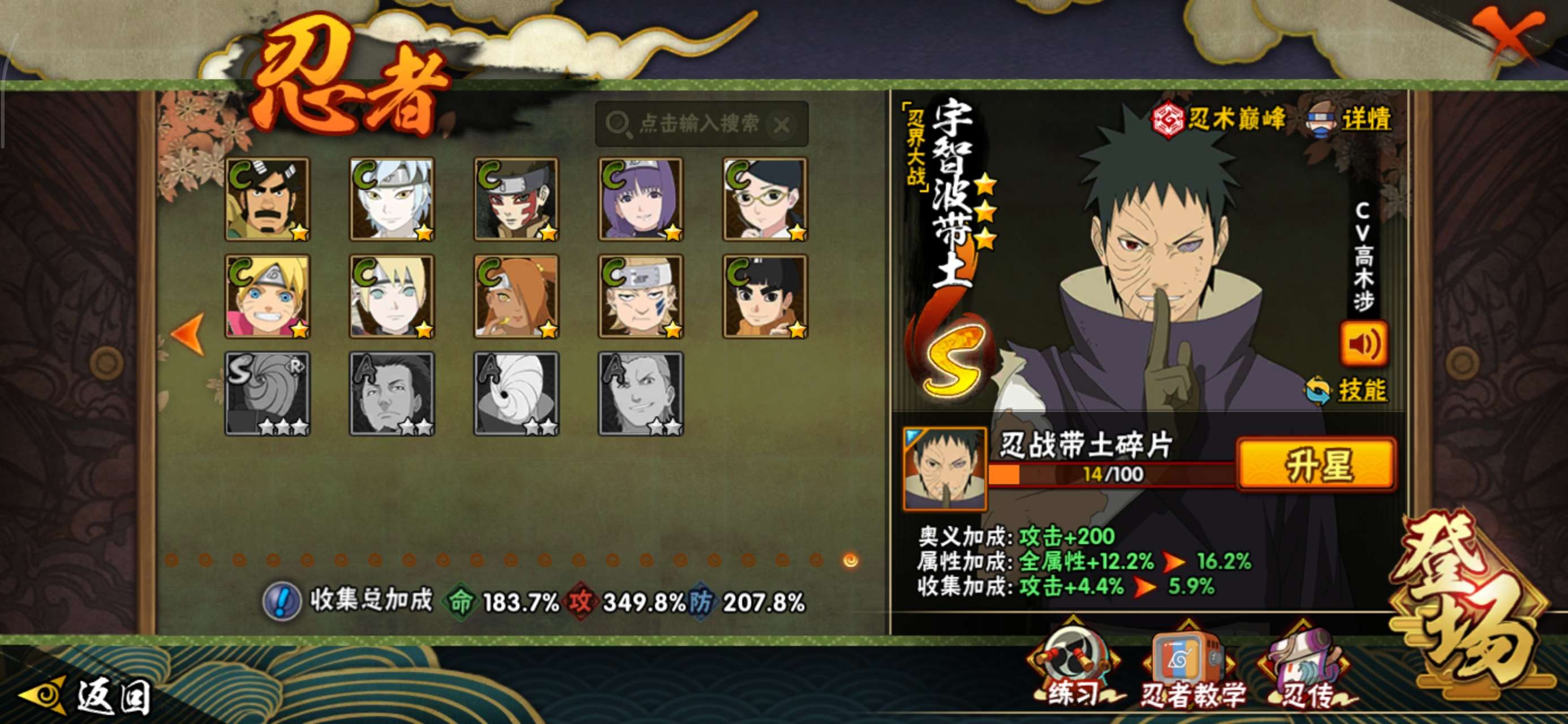The width and height of the screenshot is (1568, 724).
Task: Switch 技能 skill set
Action: point(1347,390)
